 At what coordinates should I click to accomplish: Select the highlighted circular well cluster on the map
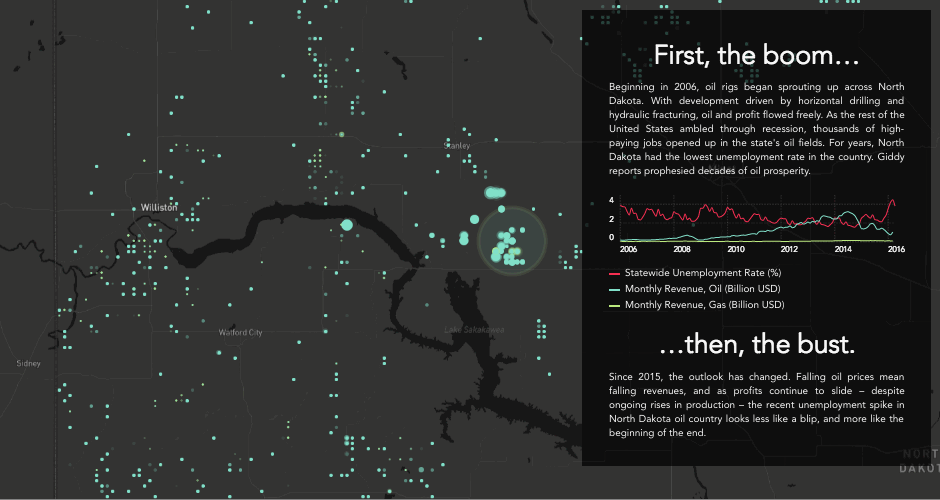(x=512, y=242)
